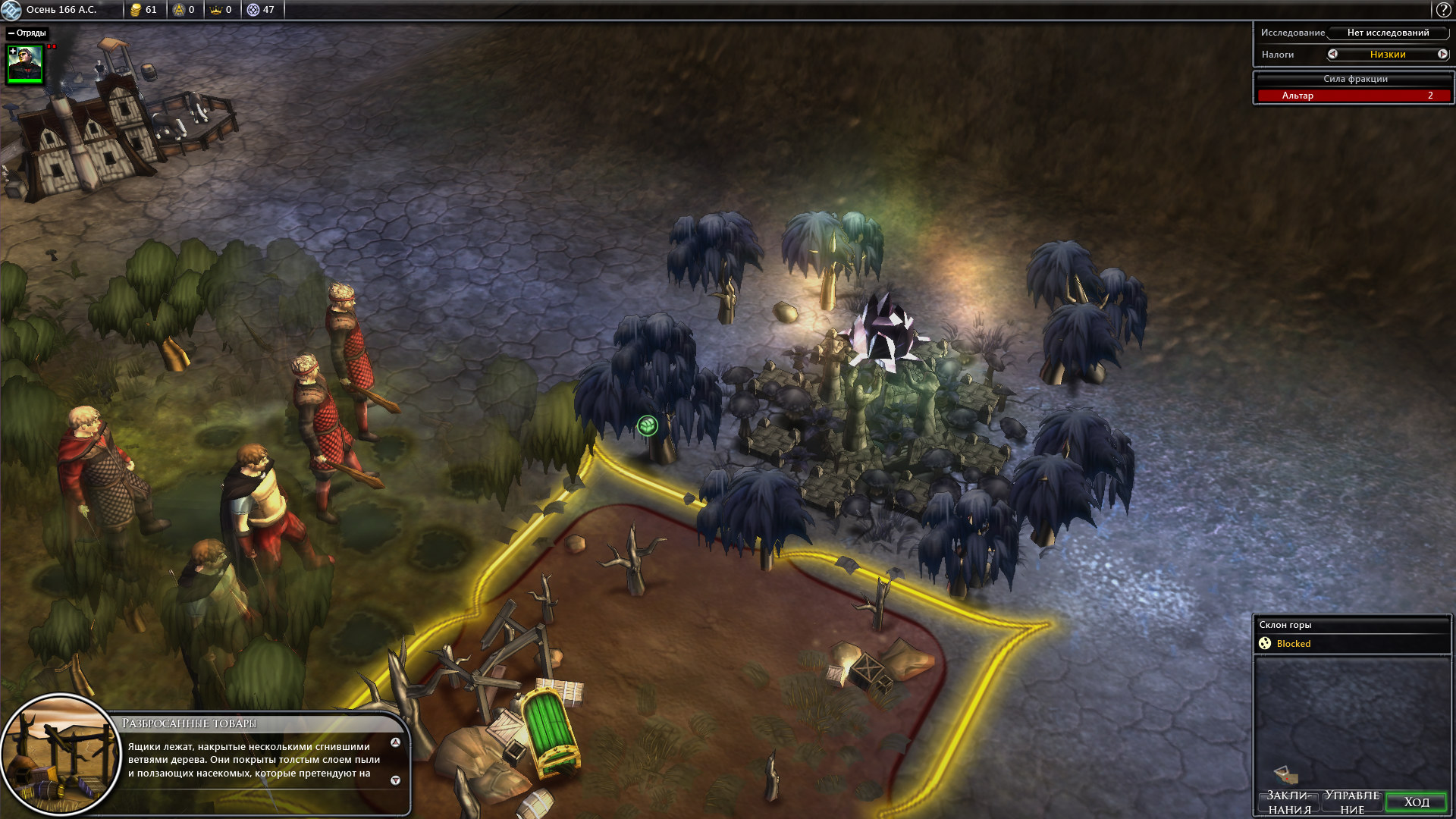End turn with the Ход button
The height and width of the screenshot is (819, 1456).
1416,802
